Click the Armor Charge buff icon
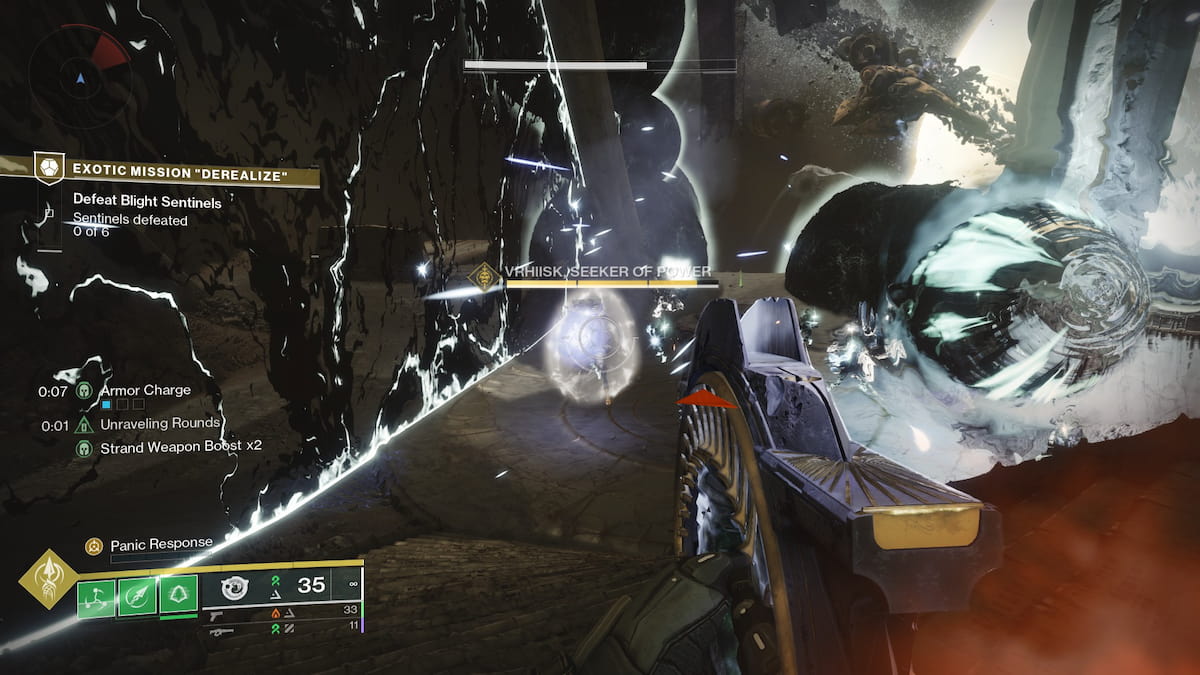The width and height of the screenshot is (1200, 675). click(x=84, y=391)
